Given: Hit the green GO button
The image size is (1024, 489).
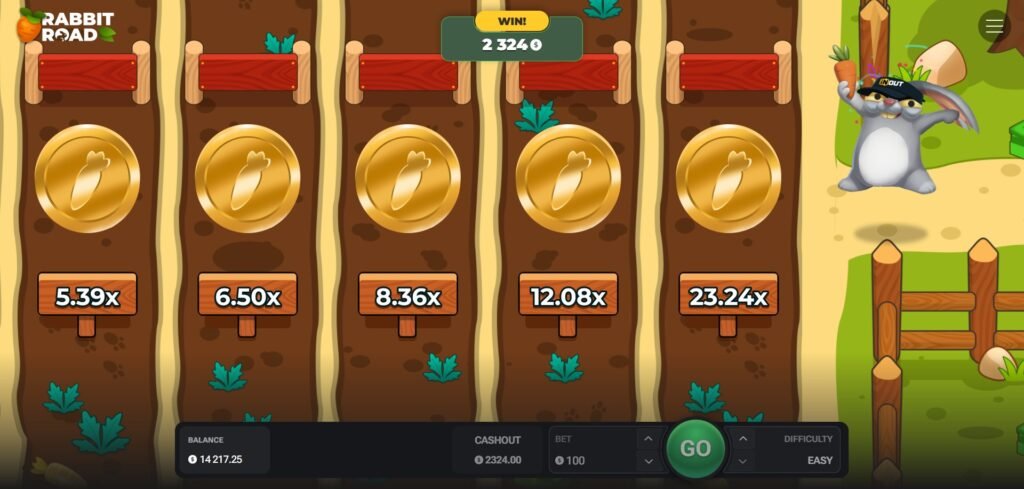Looking at the screenshot, I should point(695,449).
